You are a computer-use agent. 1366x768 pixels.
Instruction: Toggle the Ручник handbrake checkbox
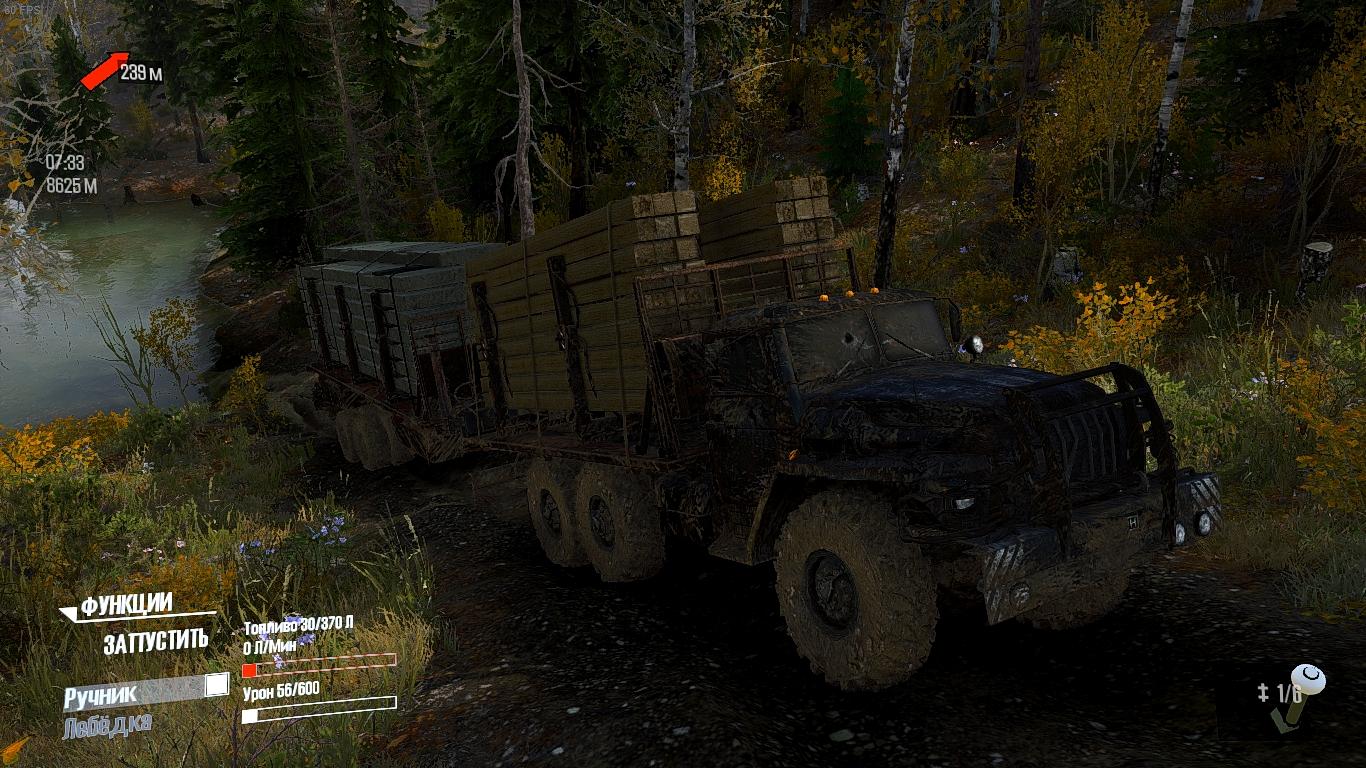pyautogui.click(x=216, y=686)
